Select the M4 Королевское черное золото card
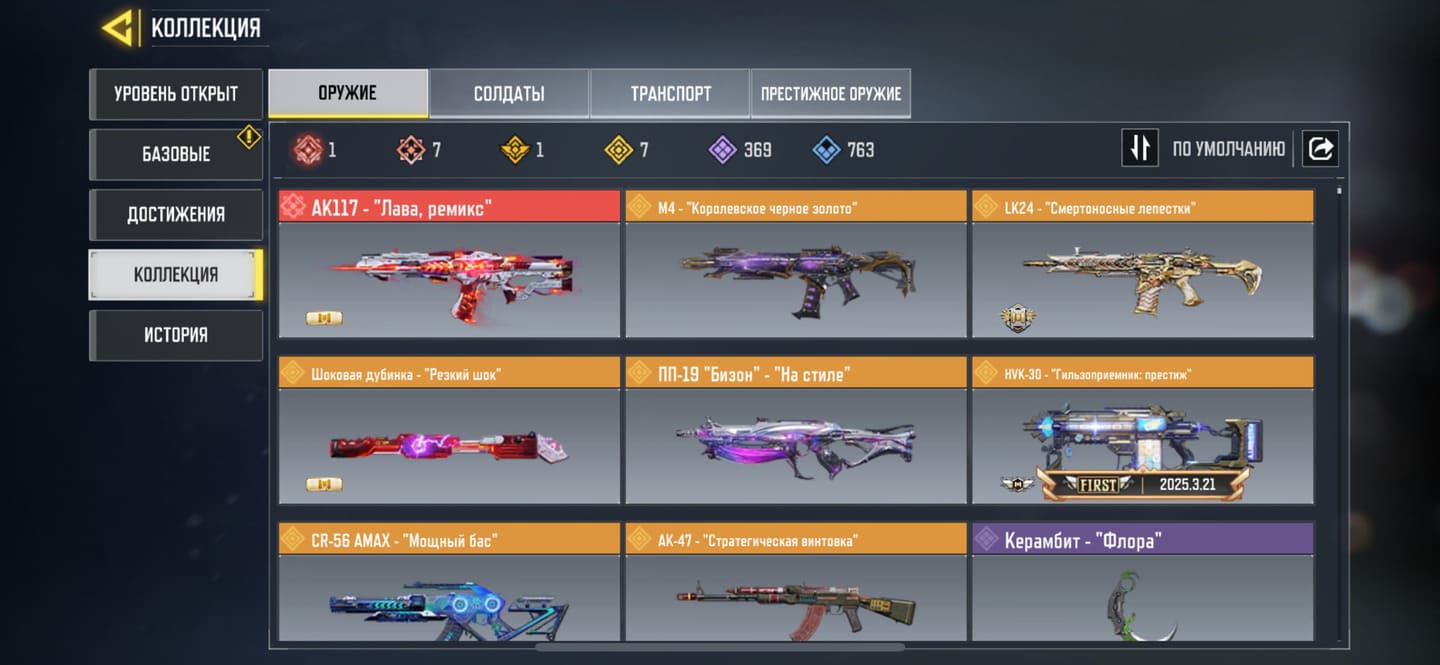 pyautogui.click(x=796, y=265)
